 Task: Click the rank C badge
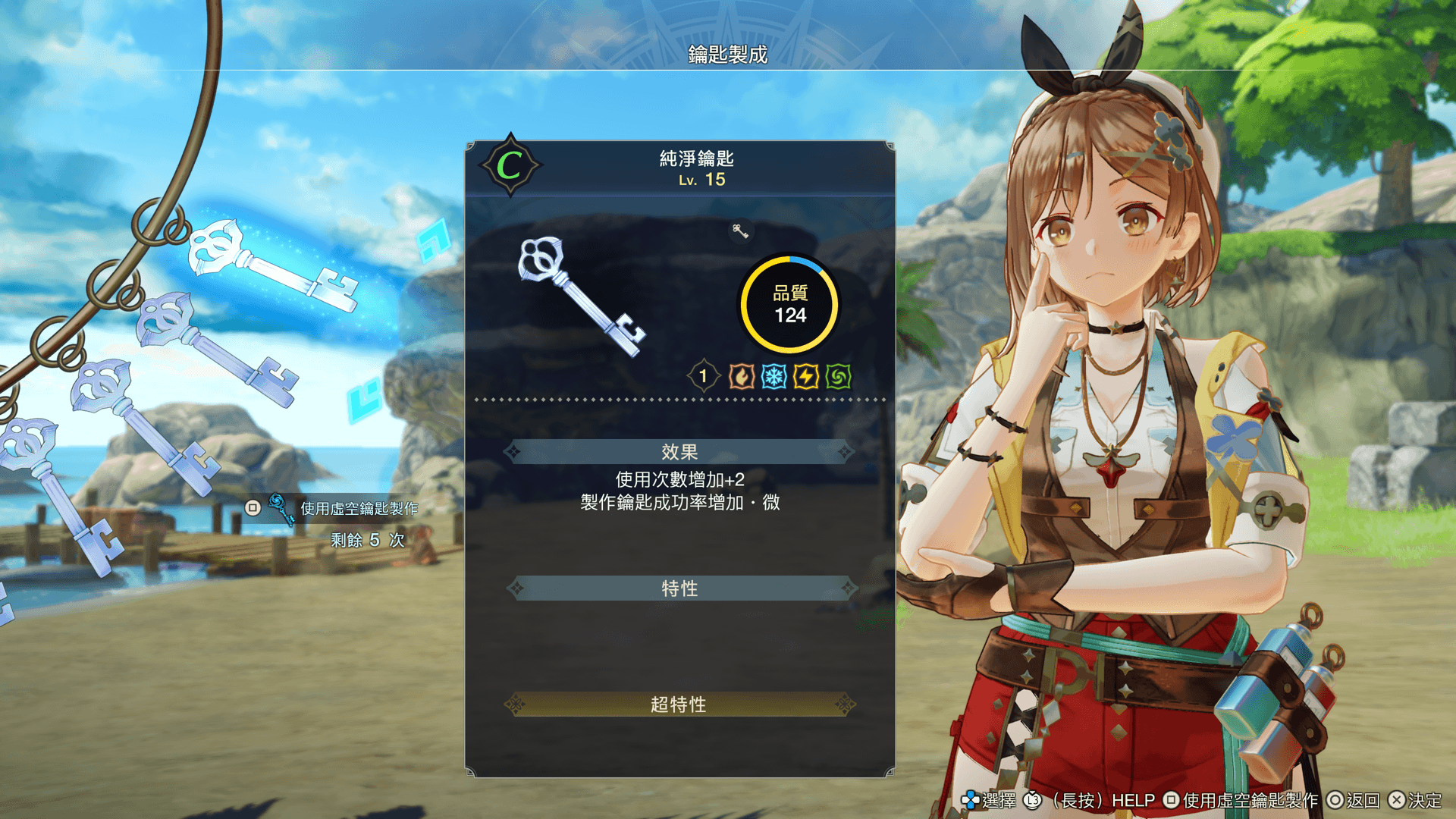(510, 165)
